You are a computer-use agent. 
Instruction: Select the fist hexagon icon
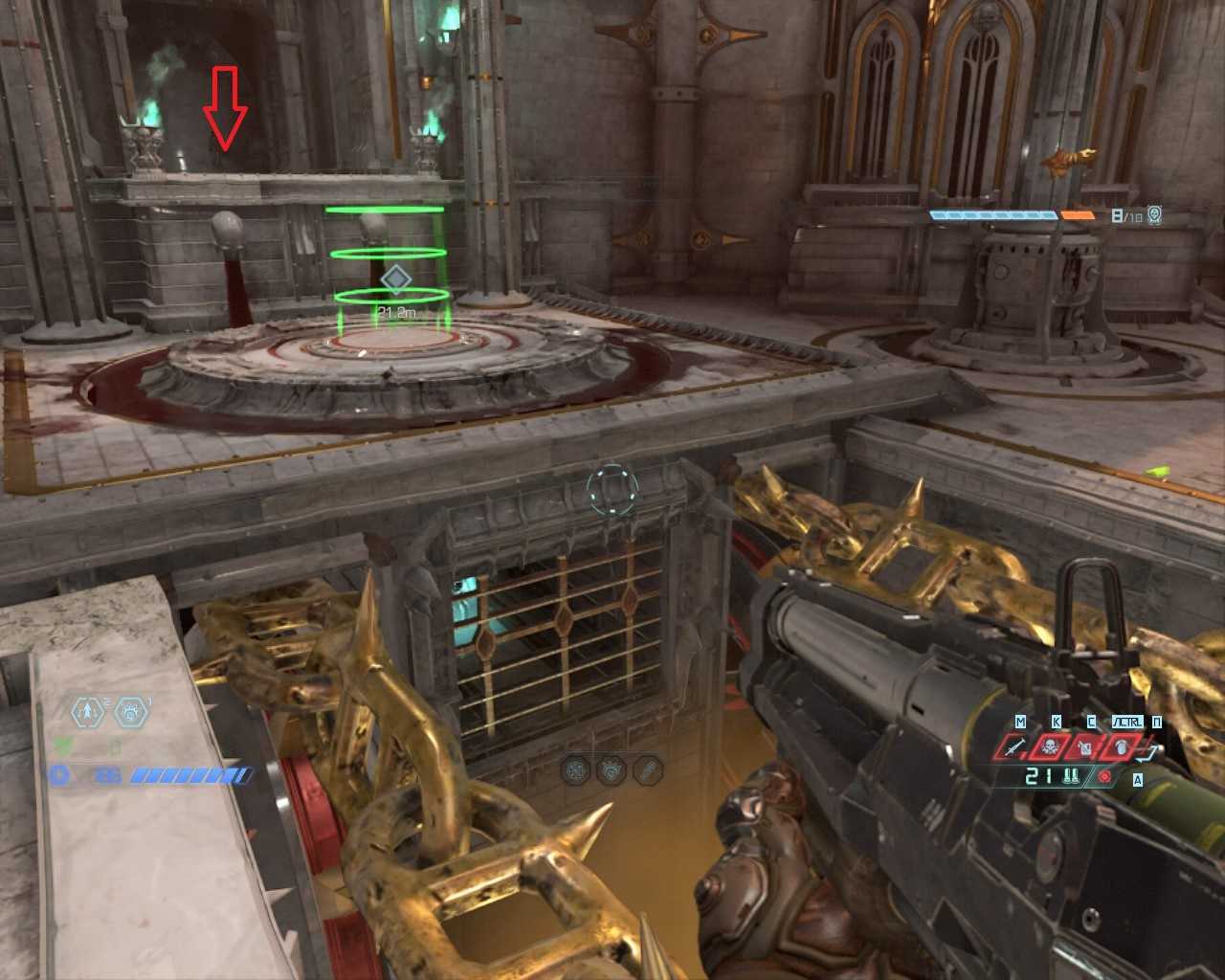coord(131,712)
